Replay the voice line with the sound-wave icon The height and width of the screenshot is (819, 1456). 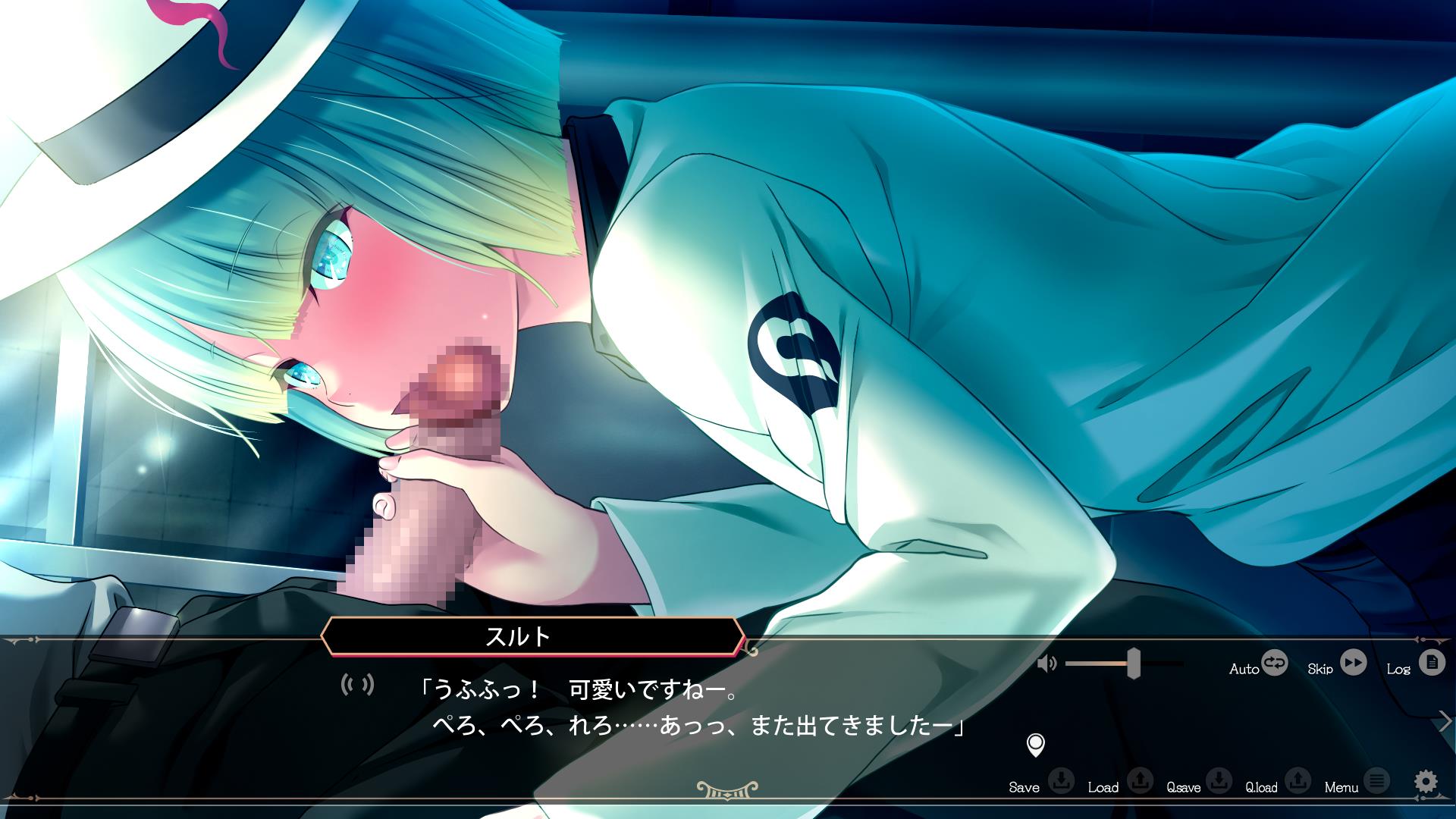coord(357,686)
